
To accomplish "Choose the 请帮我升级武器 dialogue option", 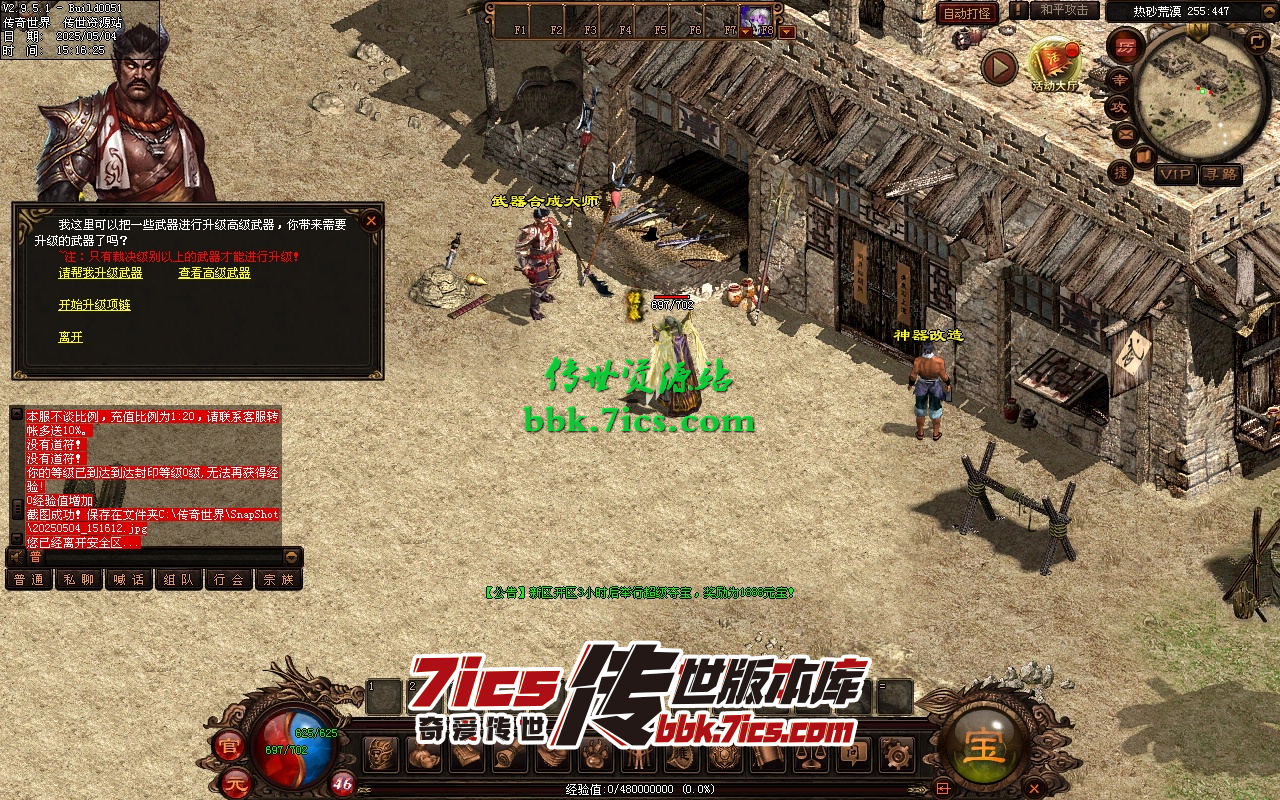I will pyautogui.click(x=100, y=273).
